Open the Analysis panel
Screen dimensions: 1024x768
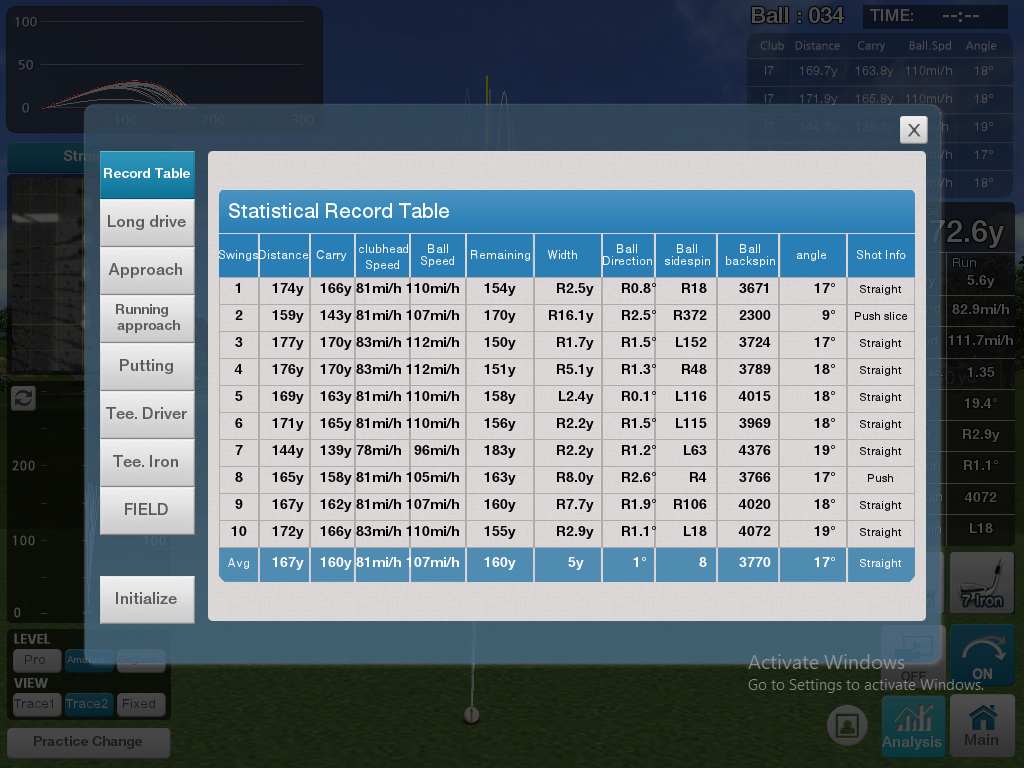point(912,726)
